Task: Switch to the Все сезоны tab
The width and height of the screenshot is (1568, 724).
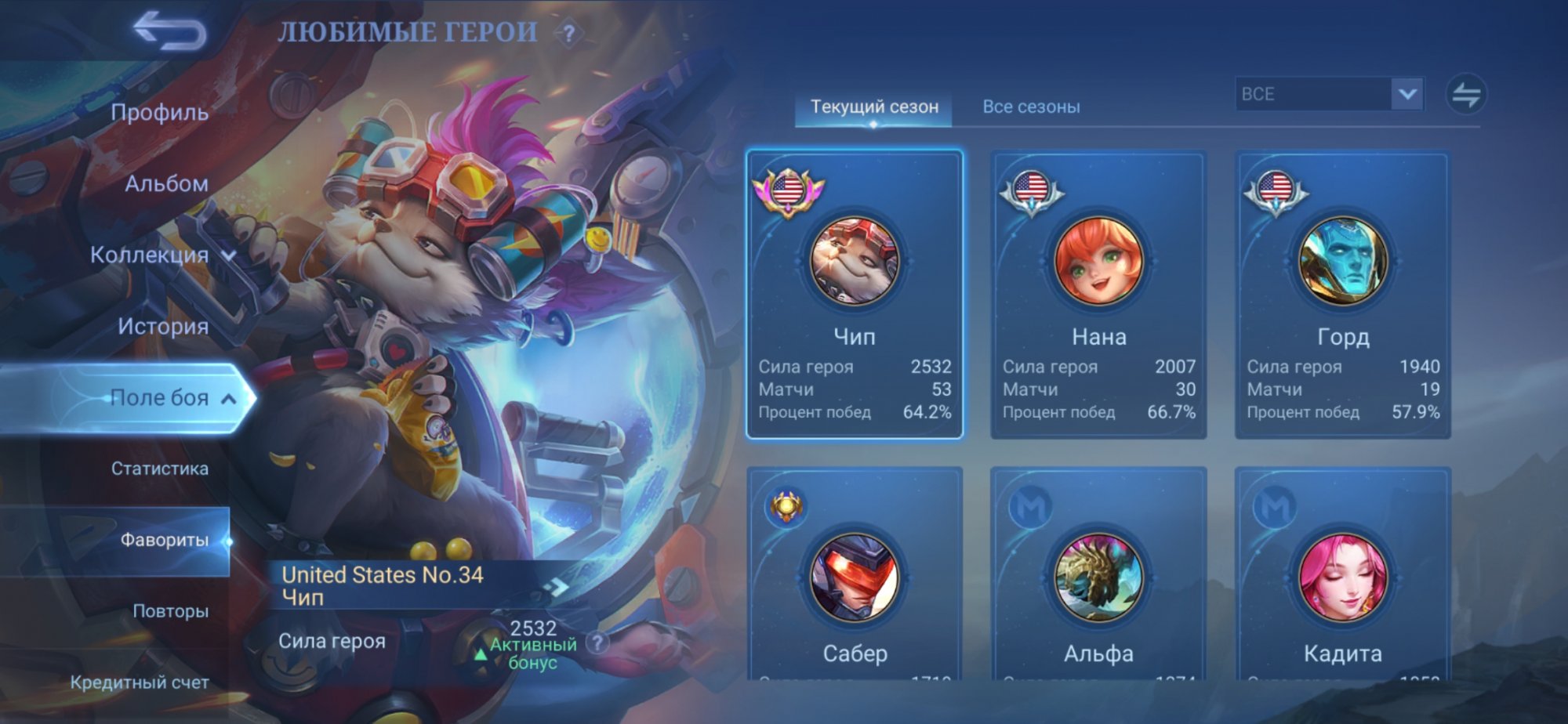Action: 1031,107
